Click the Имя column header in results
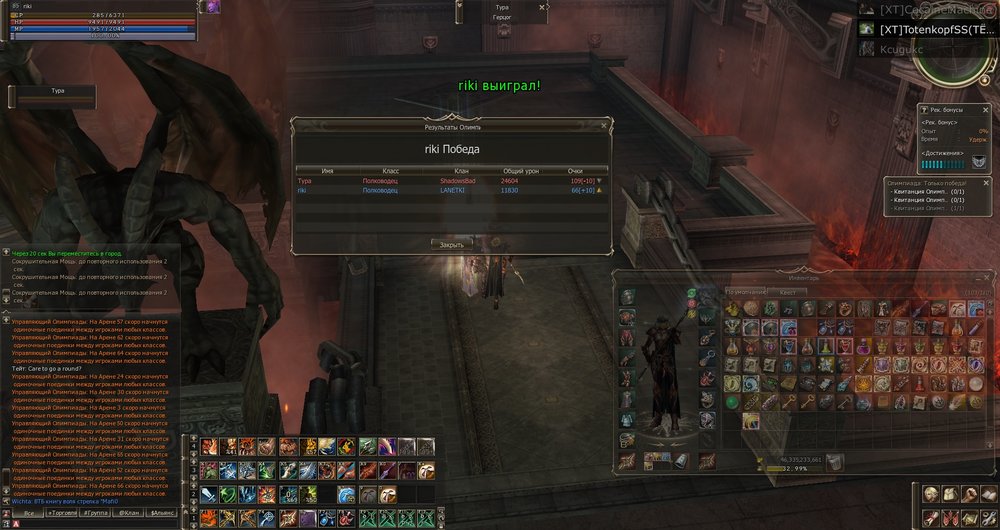Screen dimensions: 1000x530 click(328, 171)
